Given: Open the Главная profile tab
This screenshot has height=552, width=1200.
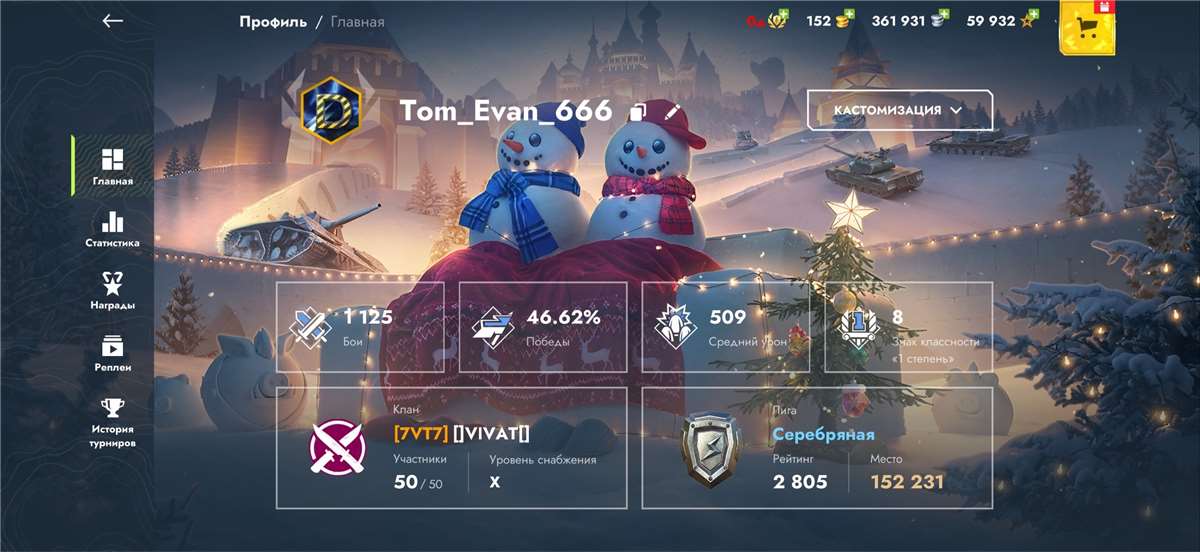Looking at the screenshot, I should point(112,167).
